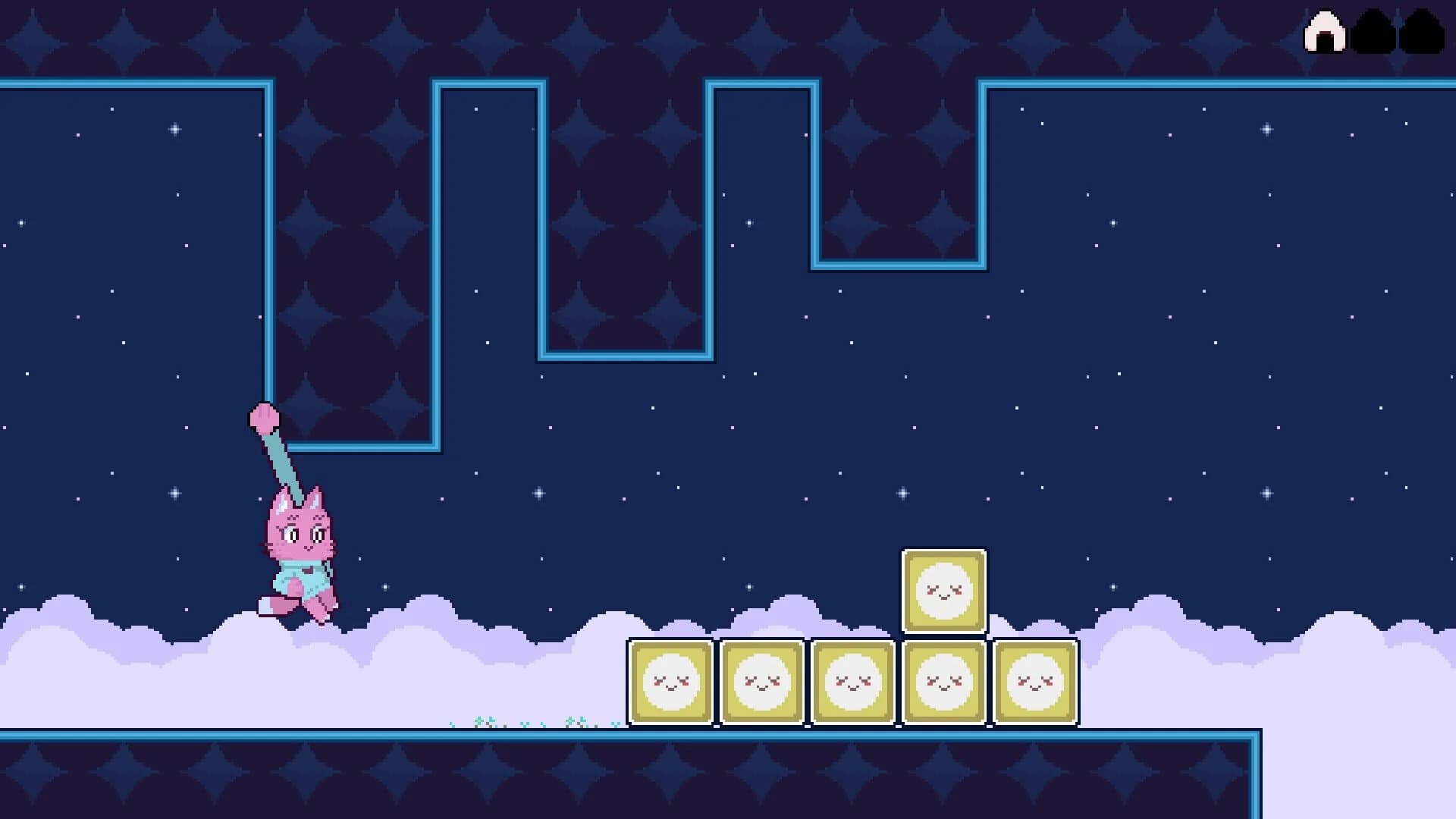The width and height of the screenshot is (1456, 819).
Task: Click the filled onigiri counter icon
Action: click(x=1324, y=31)
